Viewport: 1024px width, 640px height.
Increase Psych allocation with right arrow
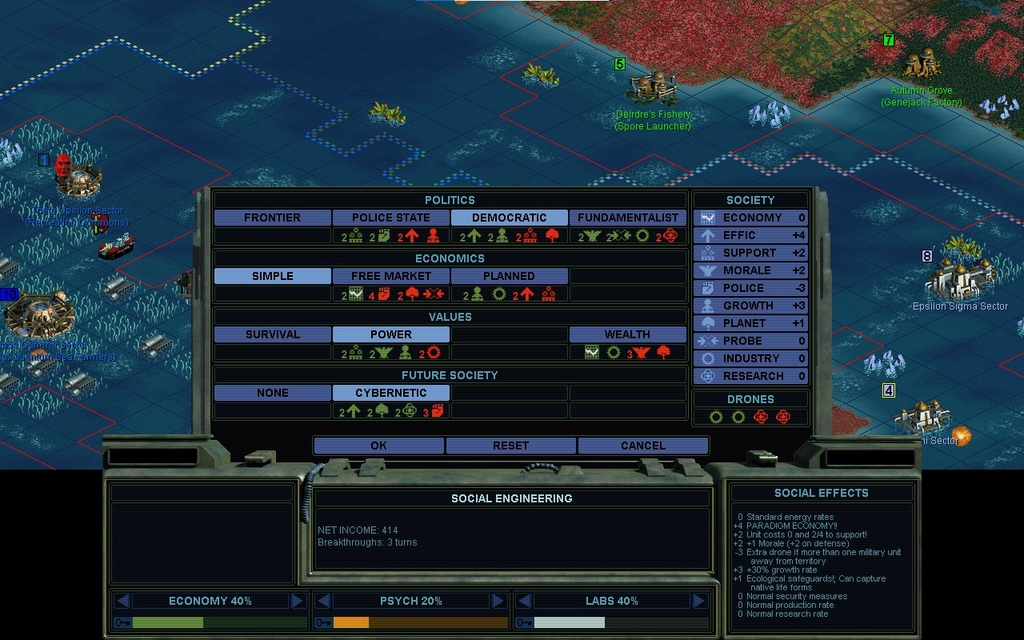pos(498,601)
